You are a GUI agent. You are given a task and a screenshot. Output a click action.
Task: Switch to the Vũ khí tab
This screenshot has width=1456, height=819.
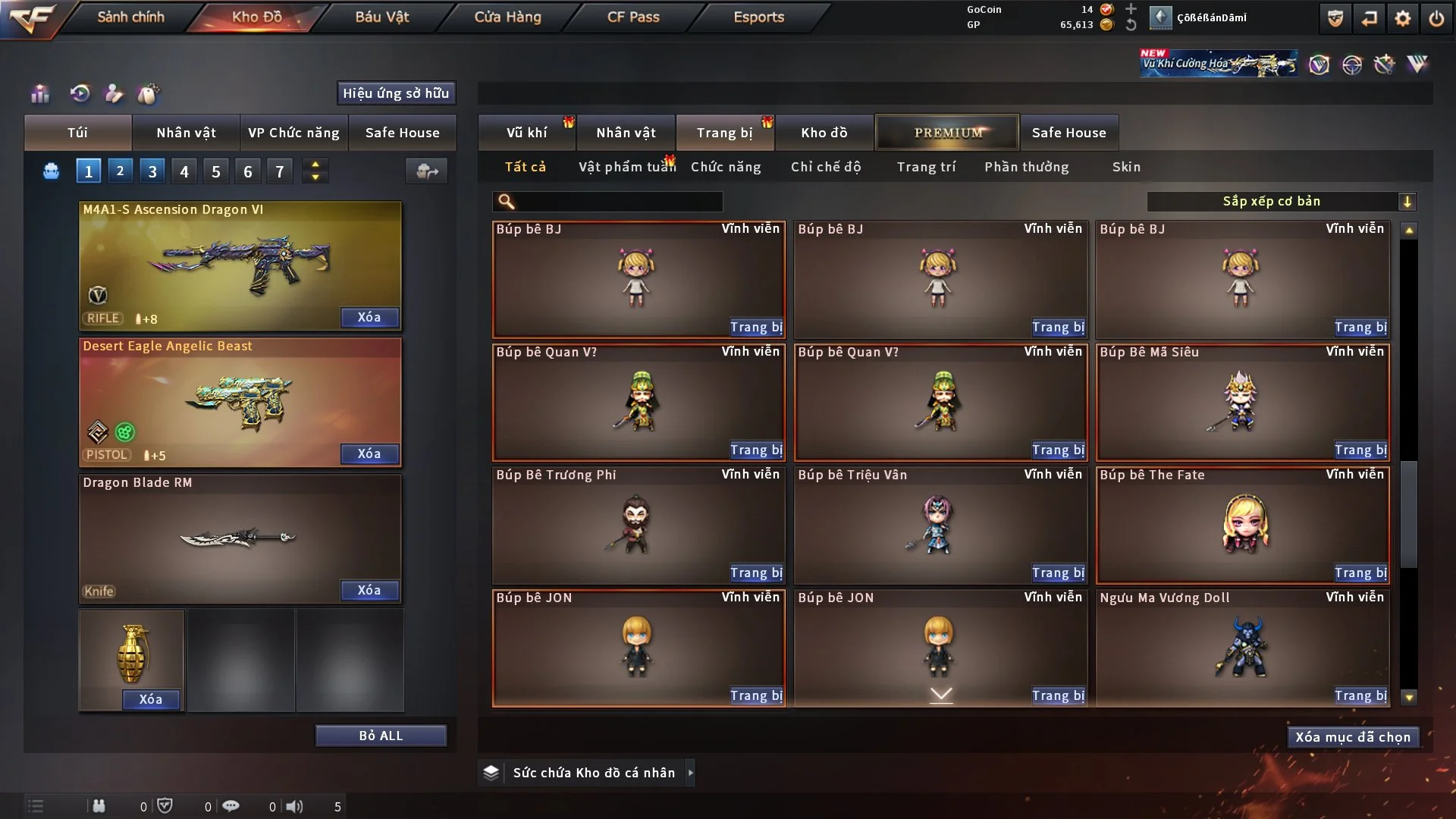pos(526,133)
